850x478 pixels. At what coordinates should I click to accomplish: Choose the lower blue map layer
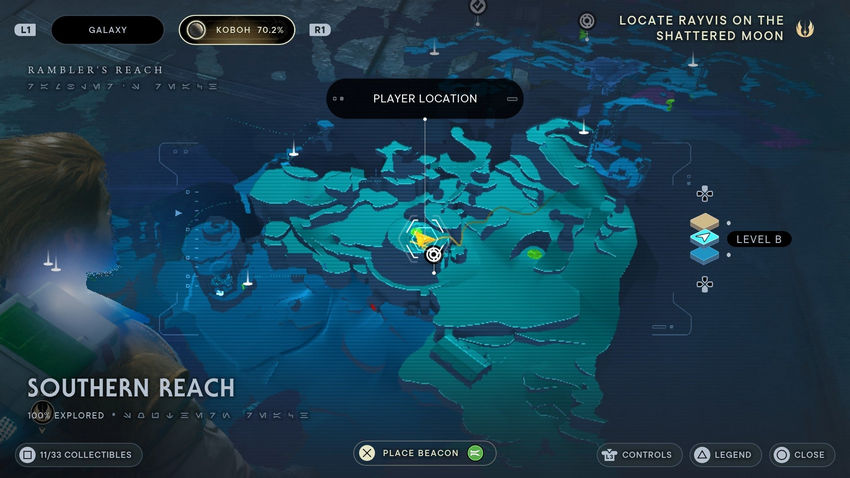705,254
